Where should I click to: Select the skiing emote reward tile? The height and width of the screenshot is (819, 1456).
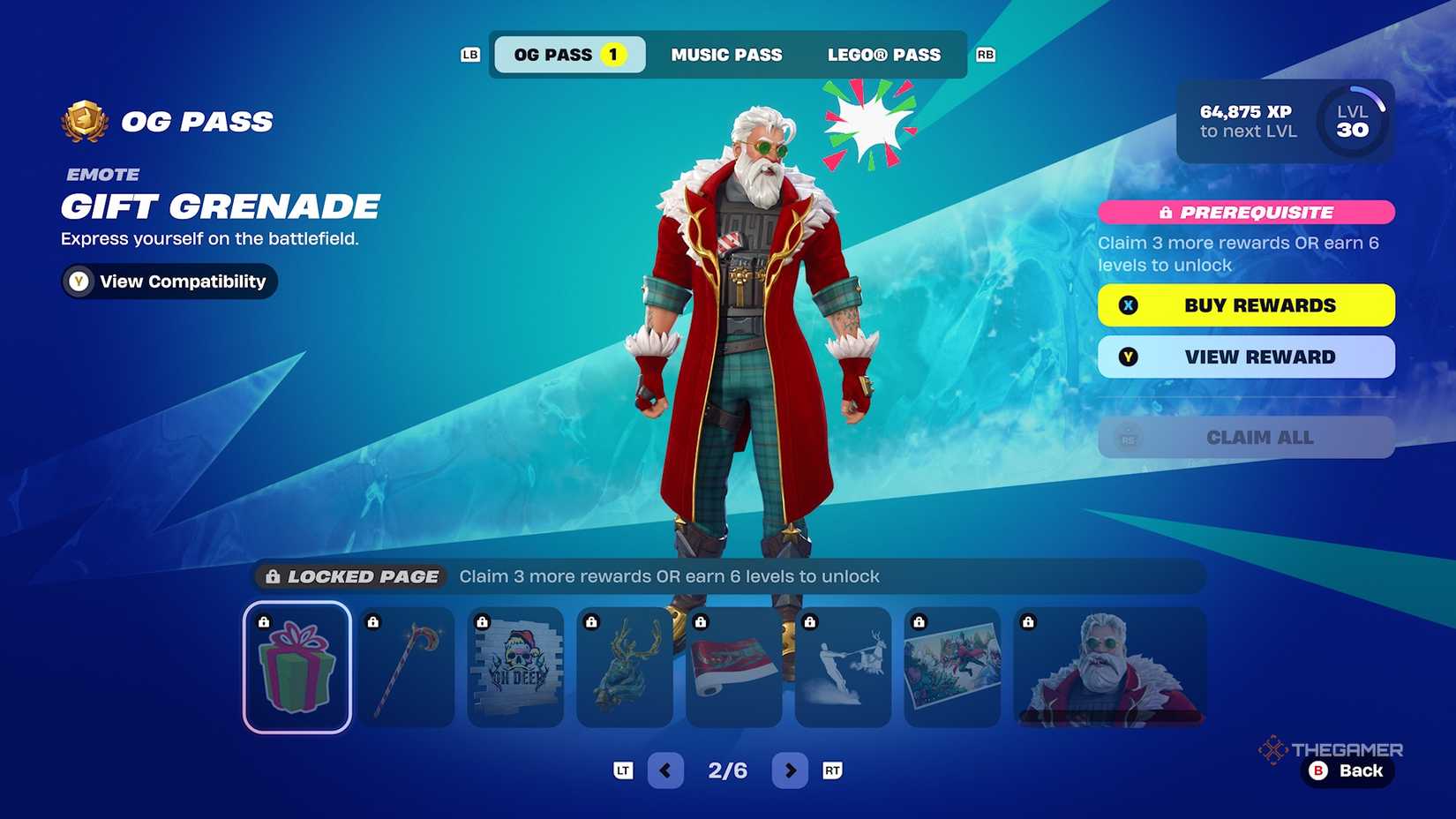[x=844, y=668]
